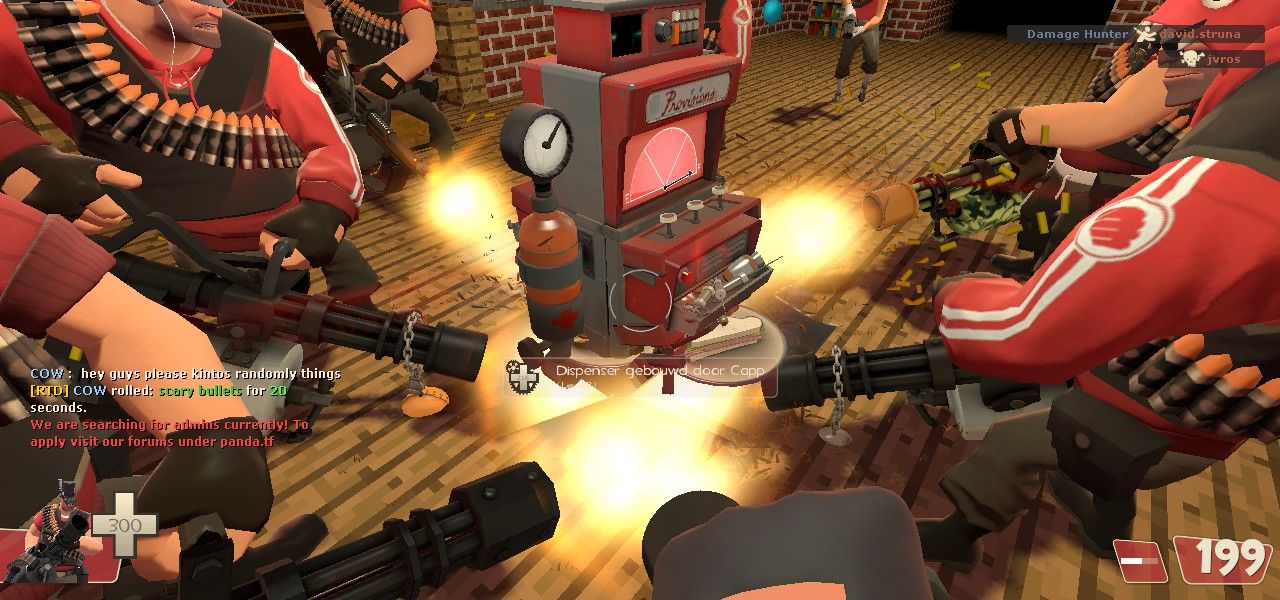
Task: Click the Damage Hunter david.struna kill feed entry
Action: (1136, 34)
